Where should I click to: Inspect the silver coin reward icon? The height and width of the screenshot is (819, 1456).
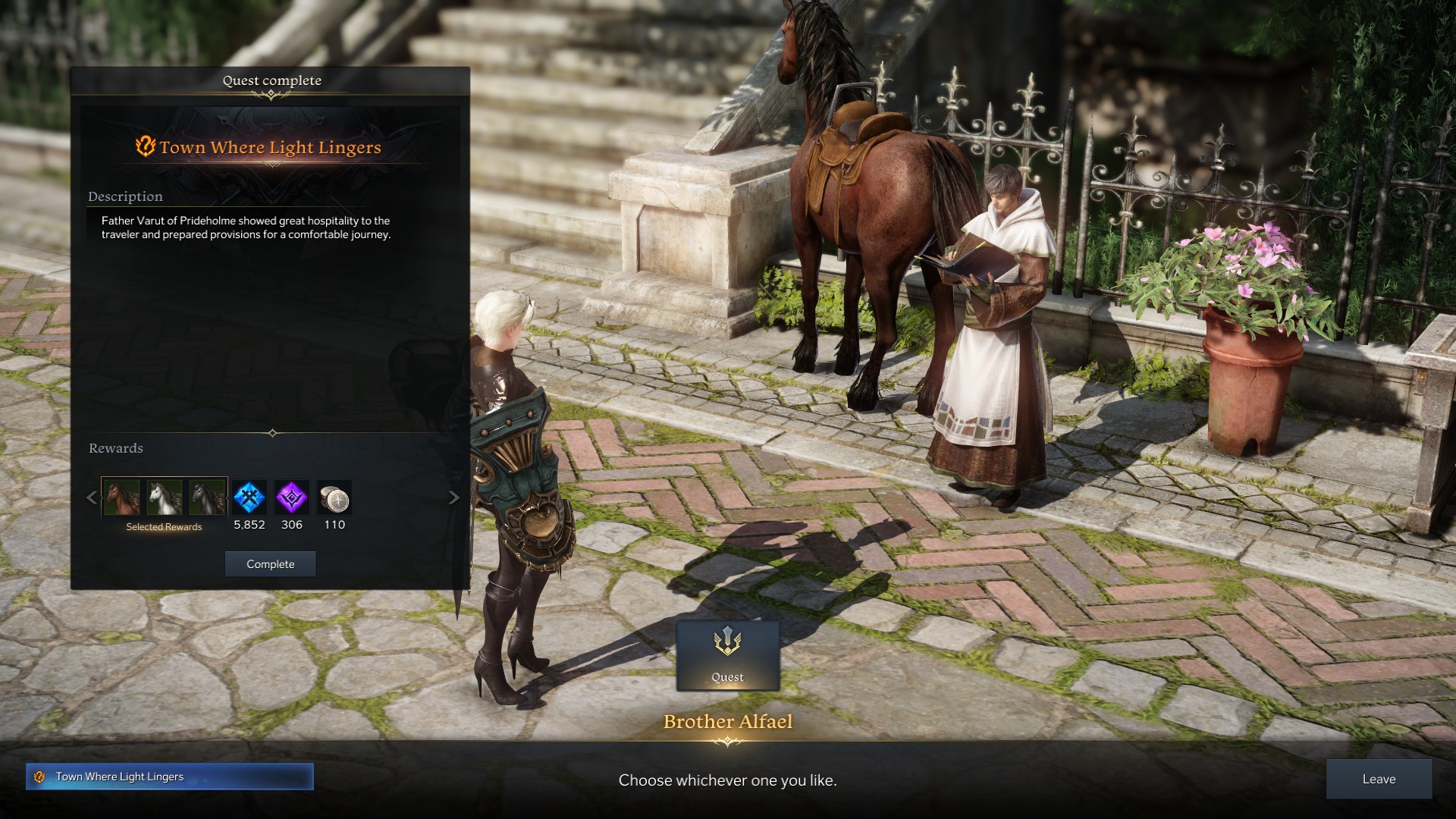point(334,497)
